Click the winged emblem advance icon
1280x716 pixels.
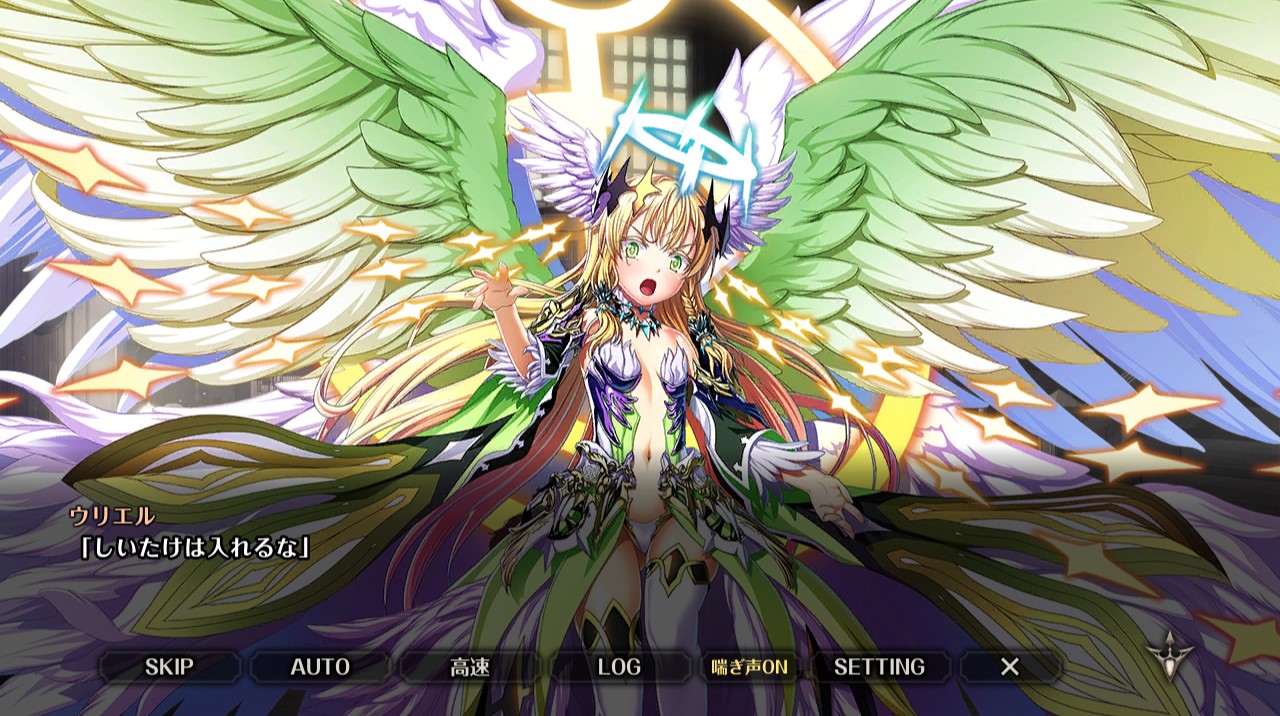(x=1170, y=656)
